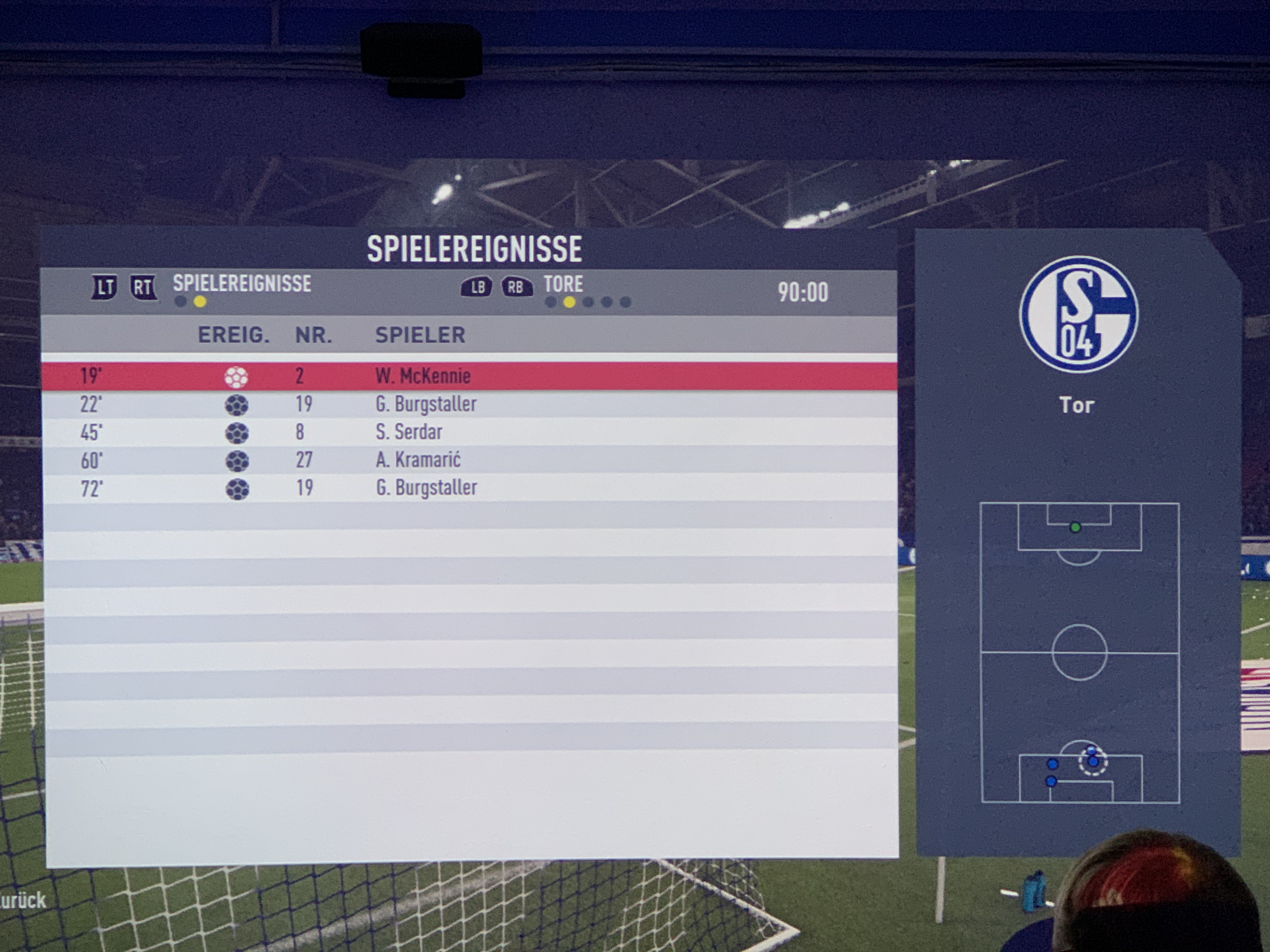Viewport: 1270px width, 952px height.
Task: Pick the 72' G. Burgstaller goal entry
Action: (x=468, y=488)
